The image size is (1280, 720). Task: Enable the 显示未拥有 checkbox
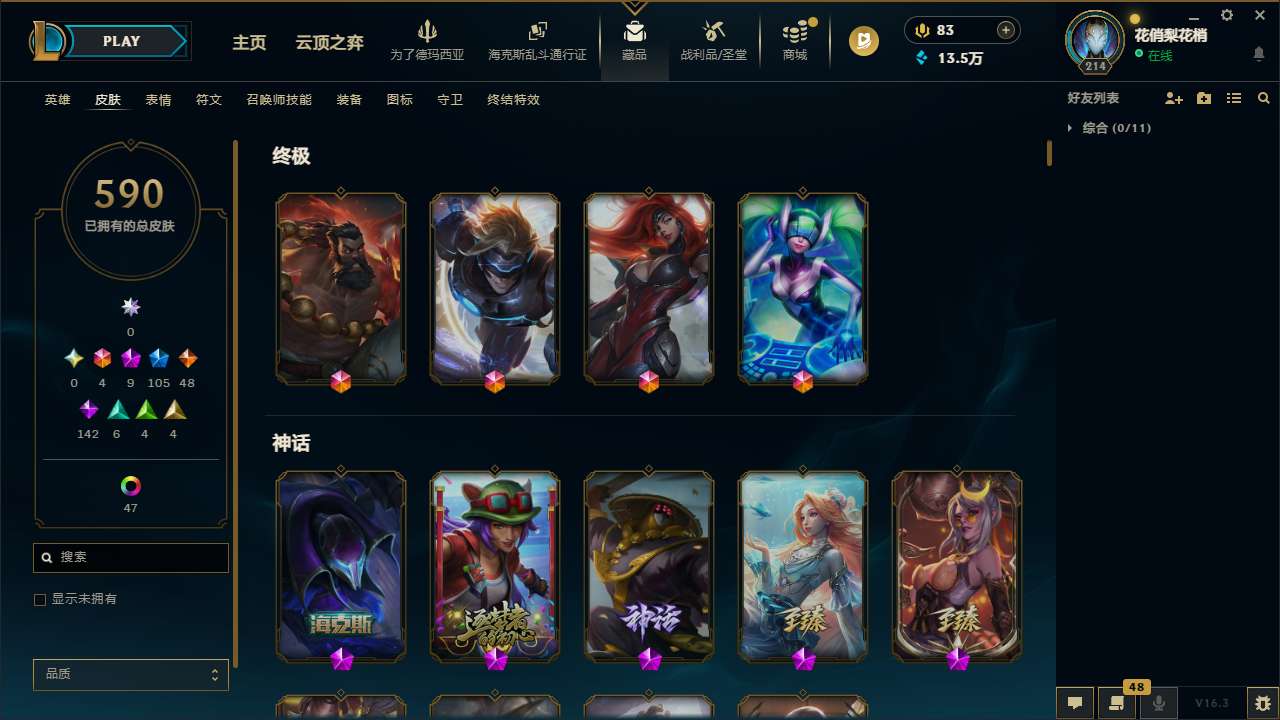pos(40,599)
